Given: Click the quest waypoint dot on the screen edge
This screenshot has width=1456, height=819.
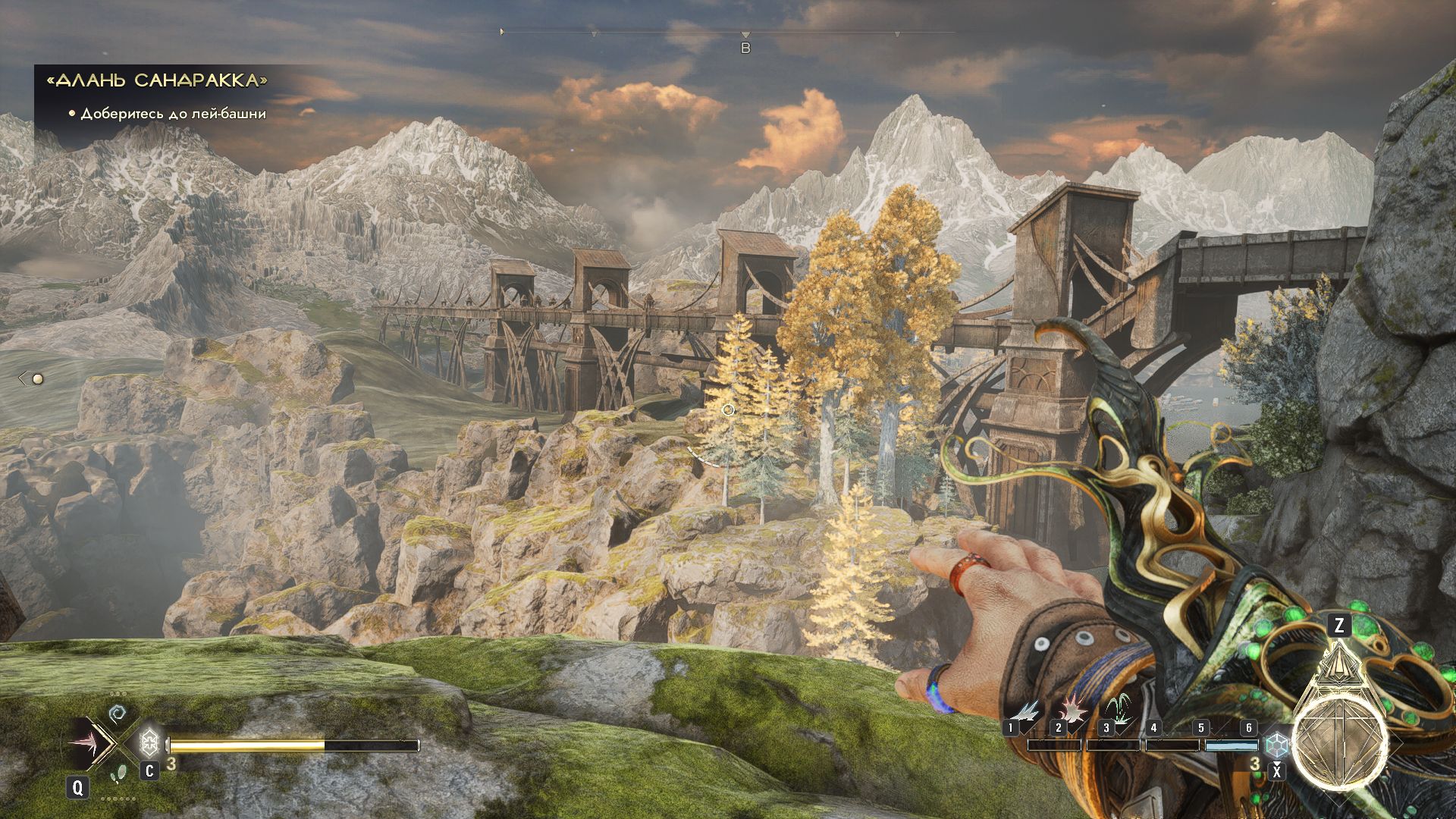Looking at the screenshot, I should pos(37,378).
